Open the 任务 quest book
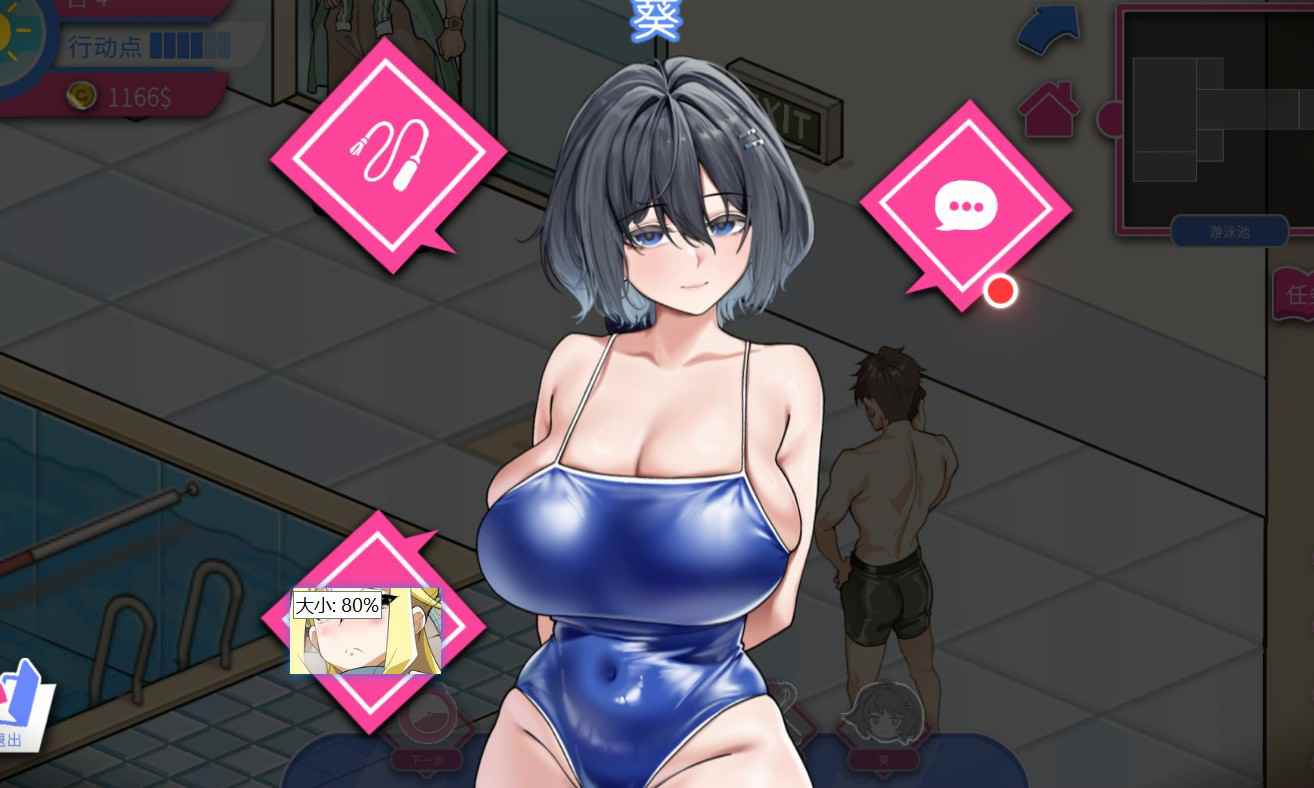1314x788 pixels. (1294, 294)
